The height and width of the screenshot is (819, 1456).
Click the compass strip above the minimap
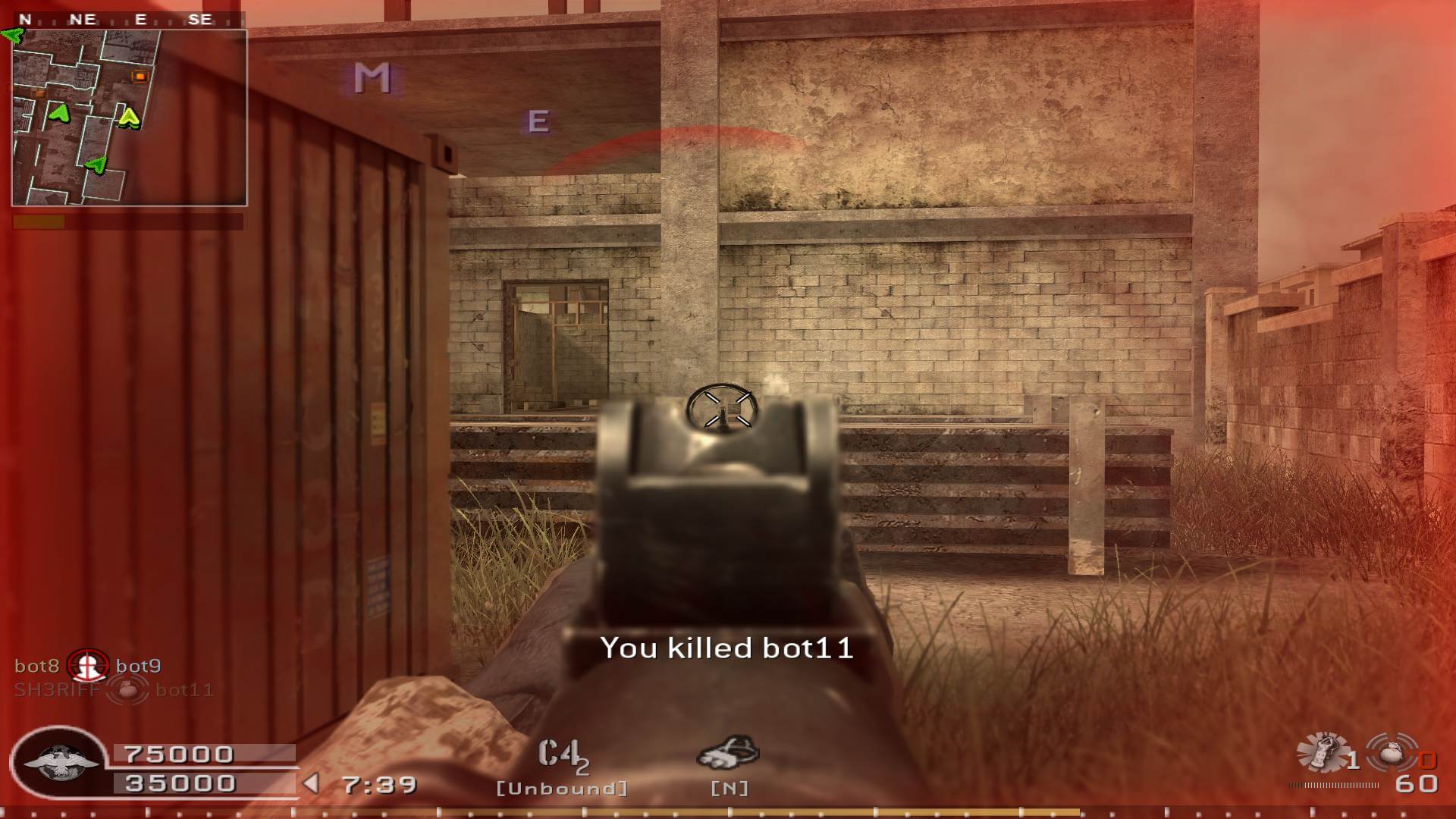[x=129, y=20]
